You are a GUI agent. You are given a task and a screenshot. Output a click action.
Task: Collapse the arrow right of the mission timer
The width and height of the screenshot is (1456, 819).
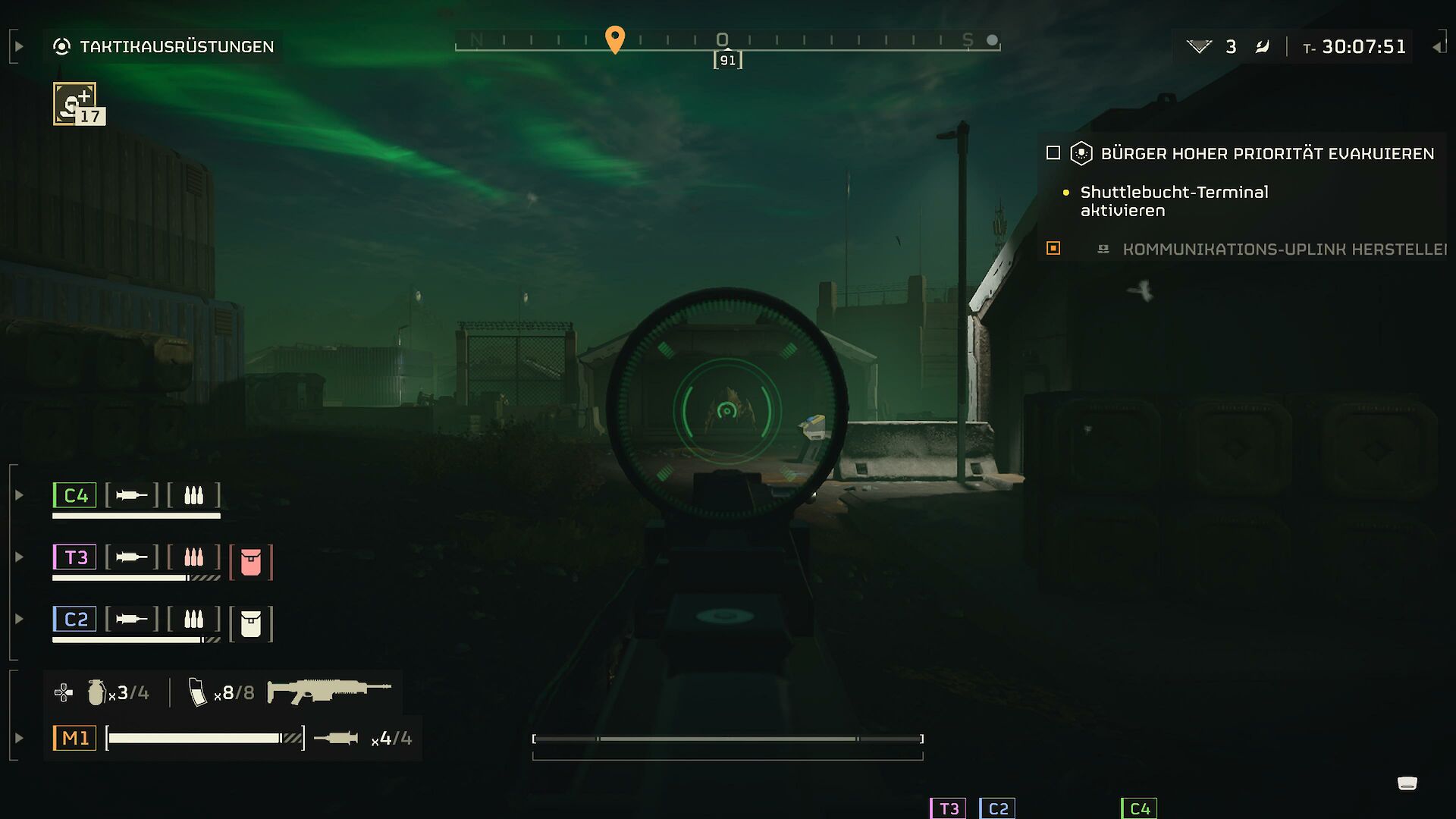click(1437, 47)
